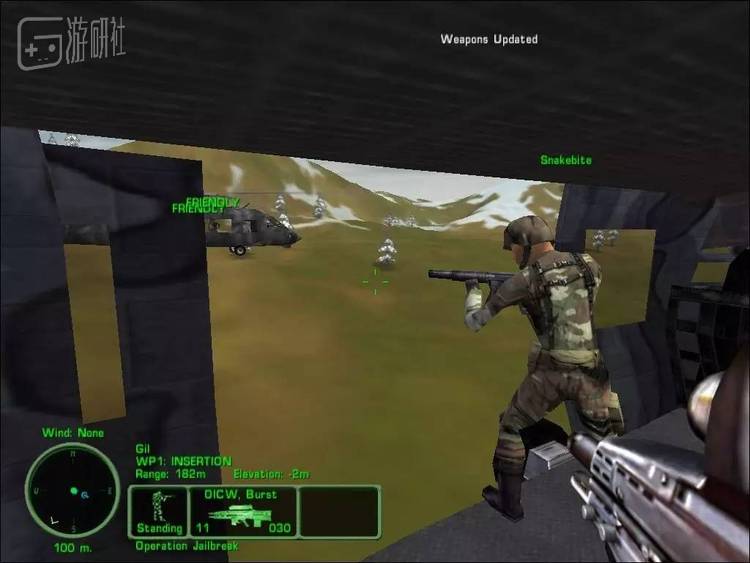This screenshot has height=563, width=750.
Task: Click the empty HUD panel beside OICW
Action: click(340, 511)
